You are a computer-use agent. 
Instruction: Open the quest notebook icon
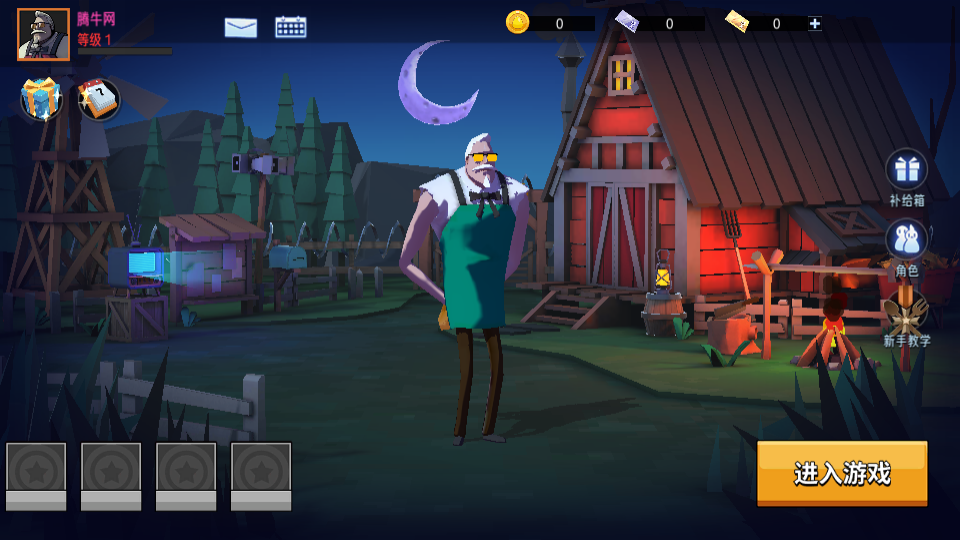[x=98, y=98]
